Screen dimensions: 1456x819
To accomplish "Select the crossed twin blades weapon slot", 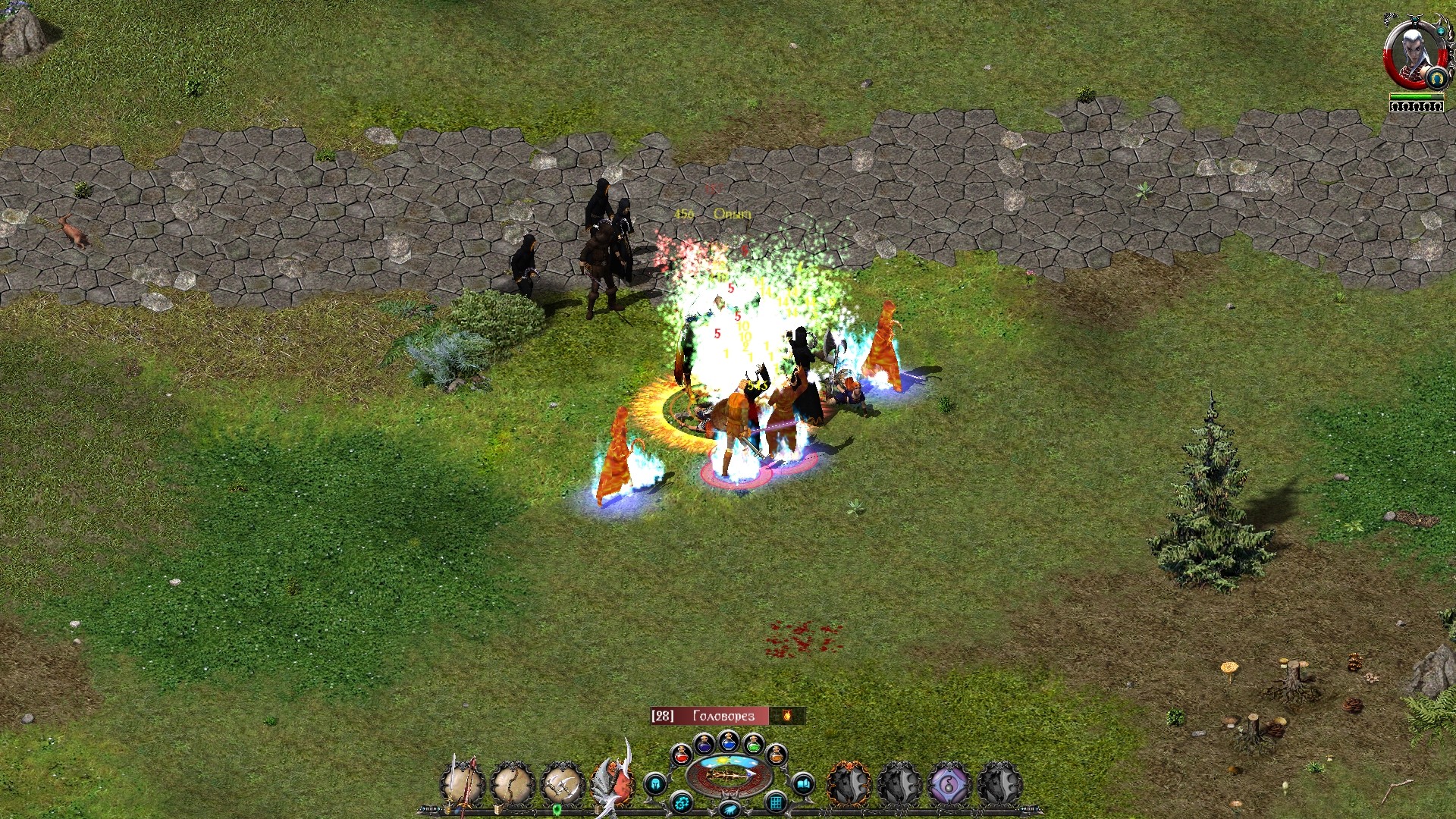I will [x=563, y=783].
